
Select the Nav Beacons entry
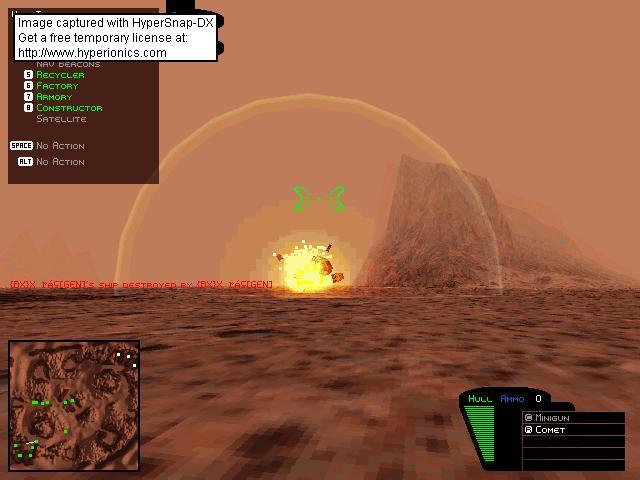(x=67, y=65)
